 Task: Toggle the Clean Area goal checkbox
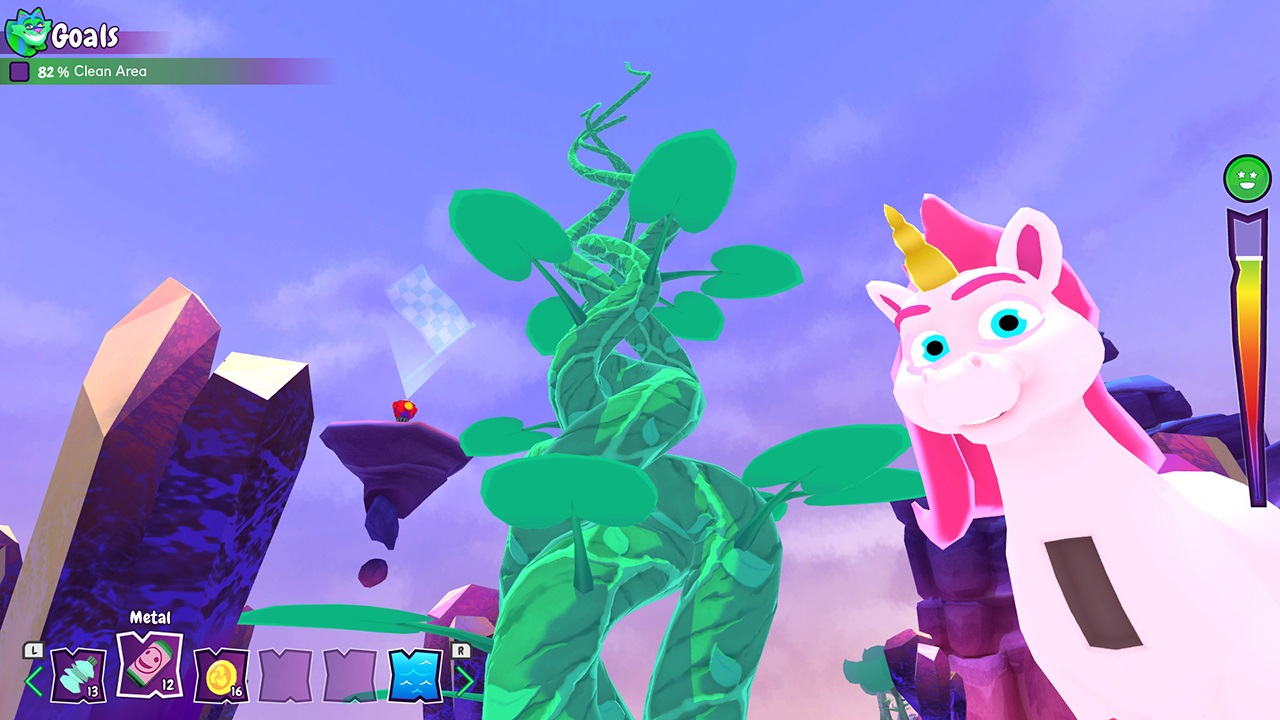pyautogui.click(x=19, y=71)
